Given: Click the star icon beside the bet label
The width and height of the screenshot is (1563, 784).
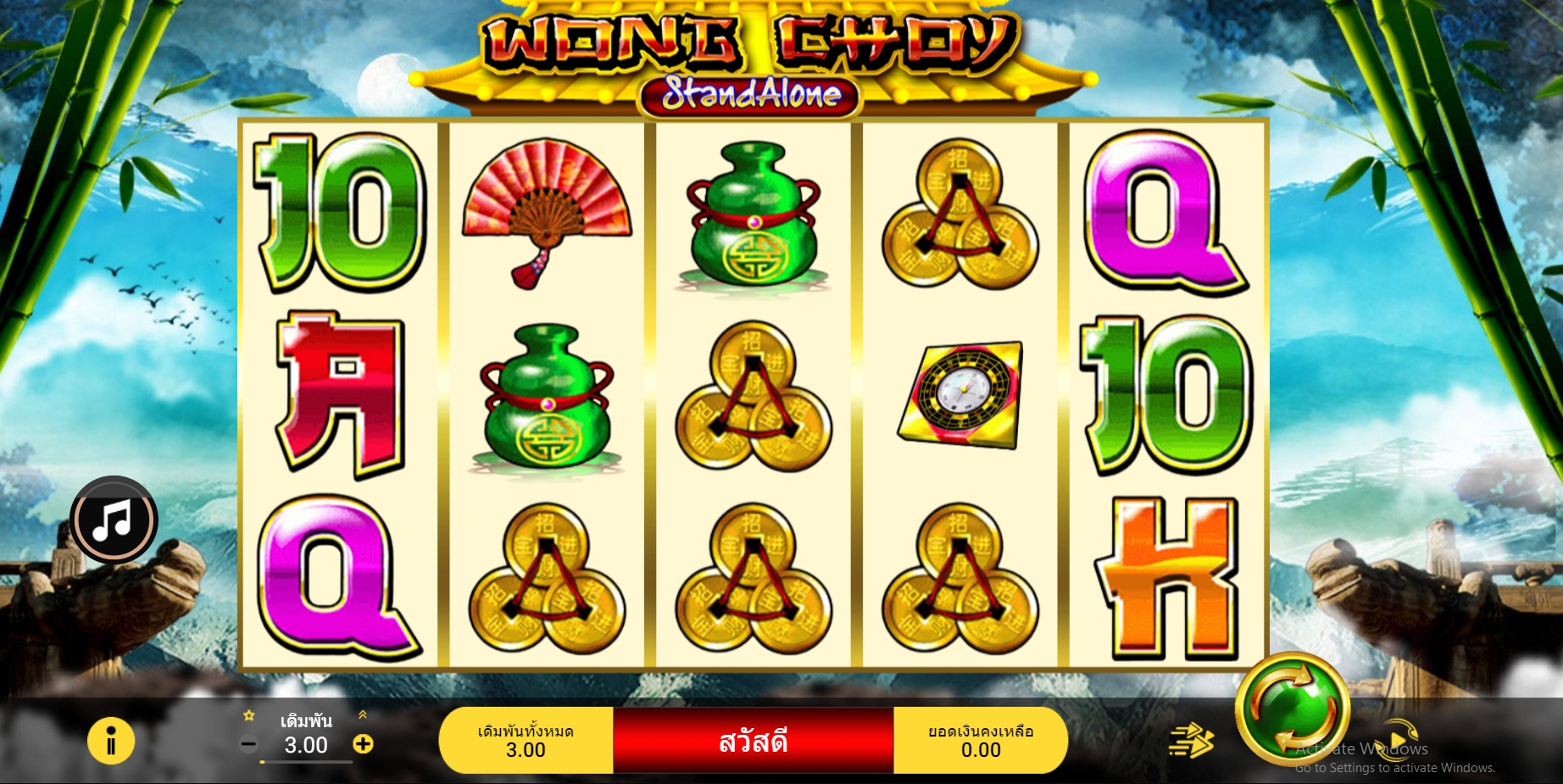Looking at the screenshot, I should 249,716.
